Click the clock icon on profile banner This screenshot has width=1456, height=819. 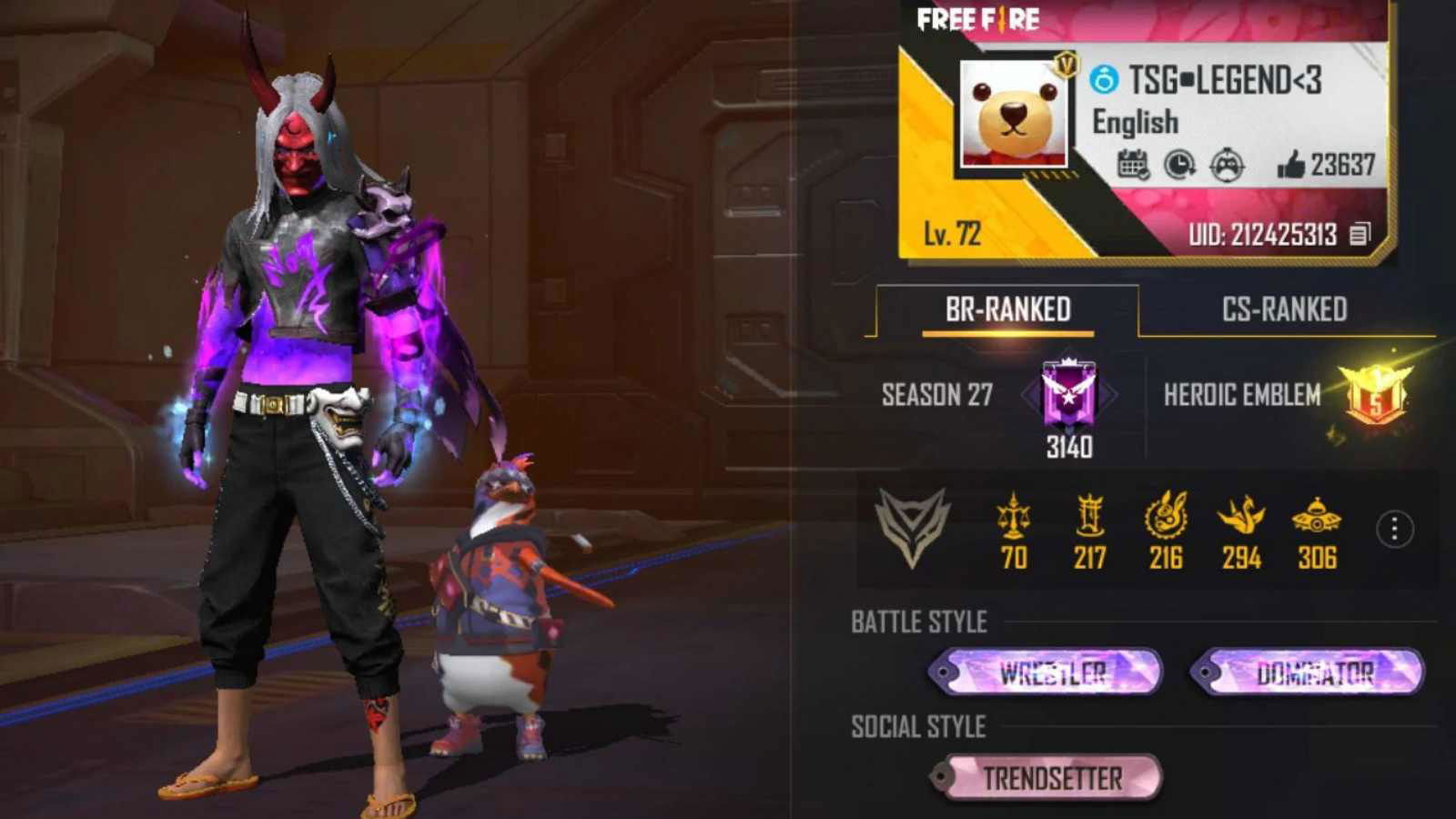1179,166
